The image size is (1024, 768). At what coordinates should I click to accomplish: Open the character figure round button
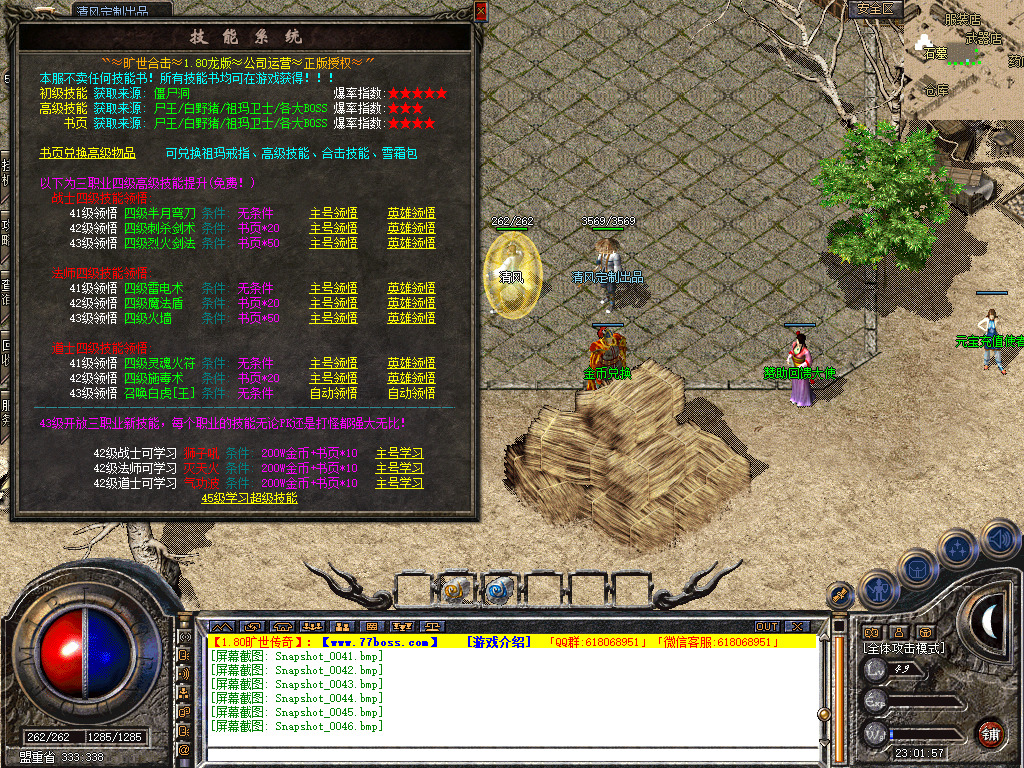(x=877, y=588)
